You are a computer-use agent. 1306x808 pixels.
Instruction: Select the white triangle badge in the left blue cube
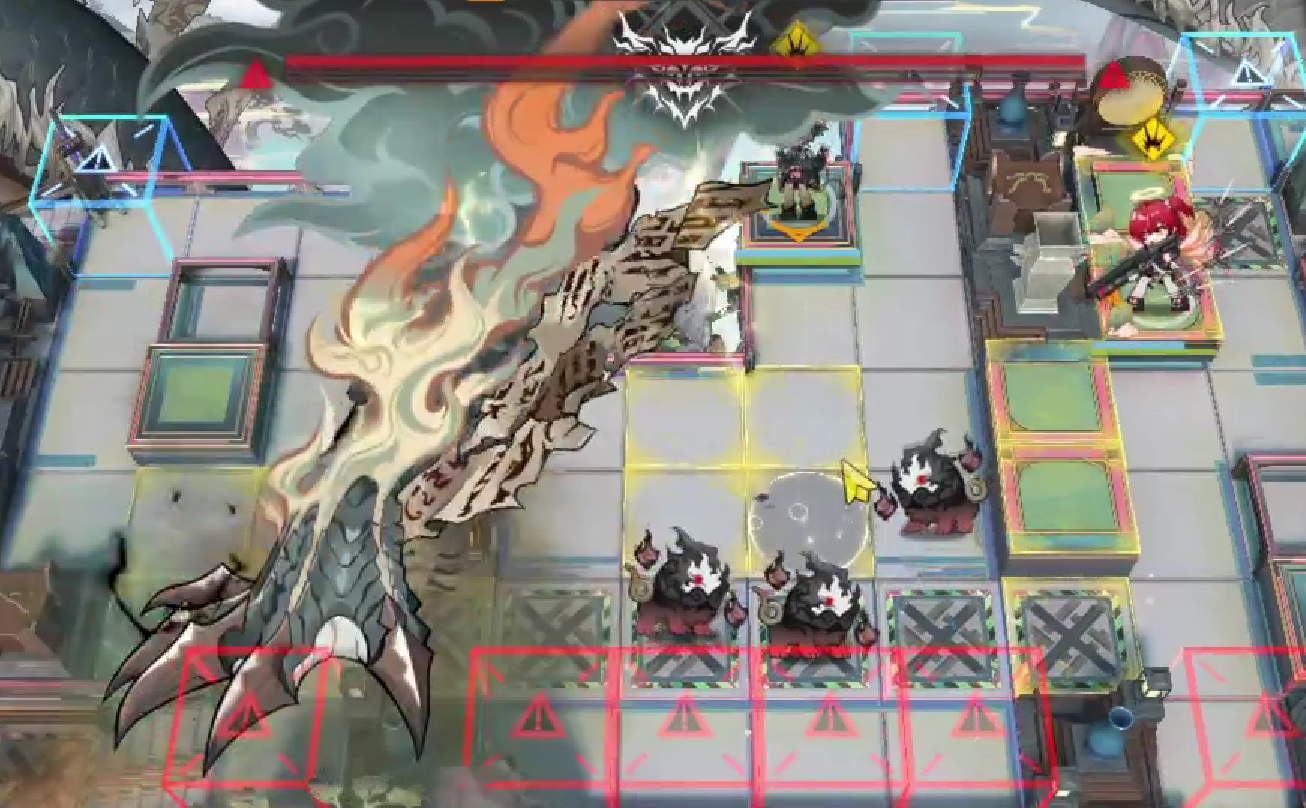pos(98,157)
